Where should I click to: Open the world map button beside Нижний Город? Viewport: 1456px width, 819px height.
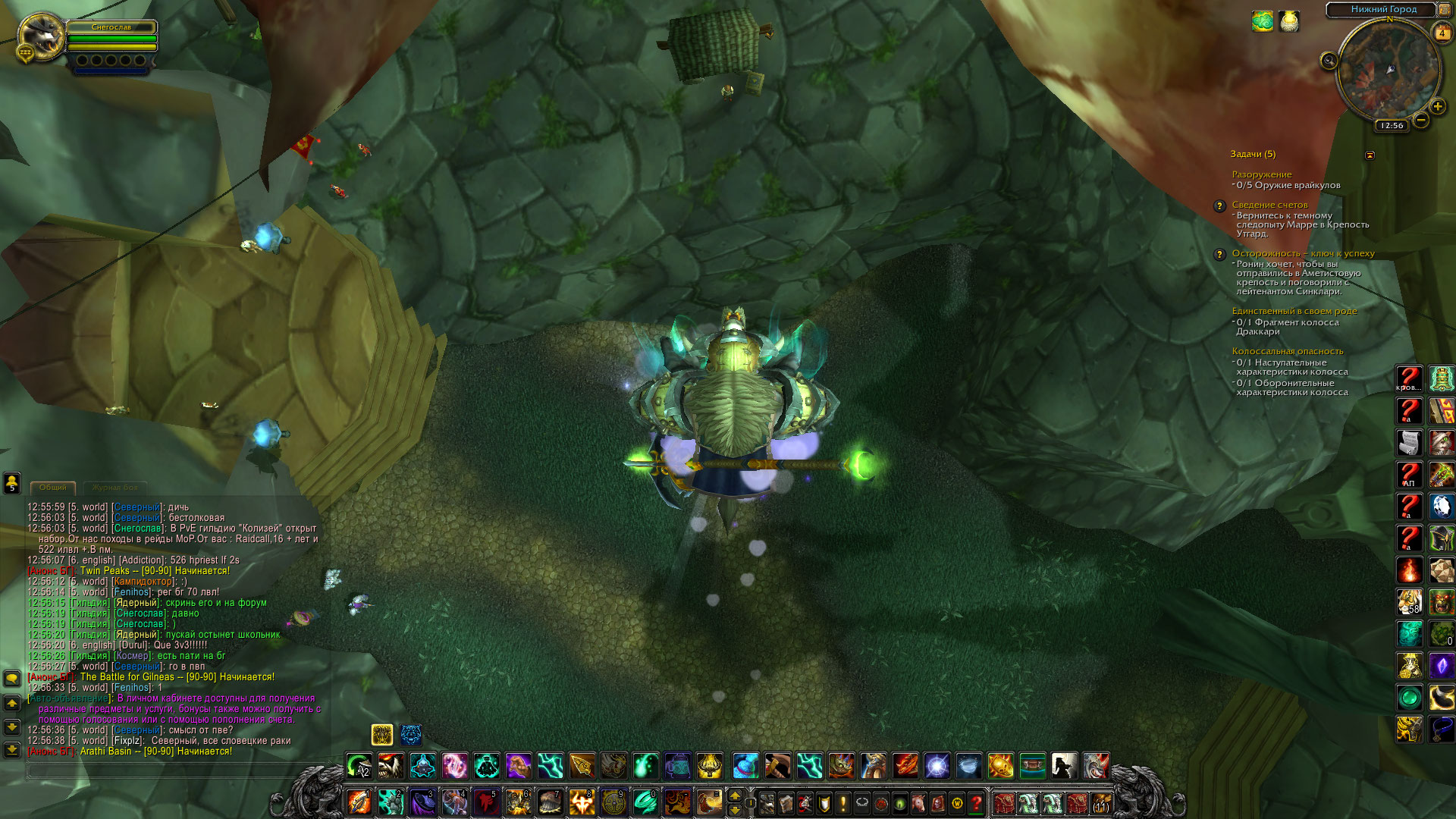(x=1444, y=10)
